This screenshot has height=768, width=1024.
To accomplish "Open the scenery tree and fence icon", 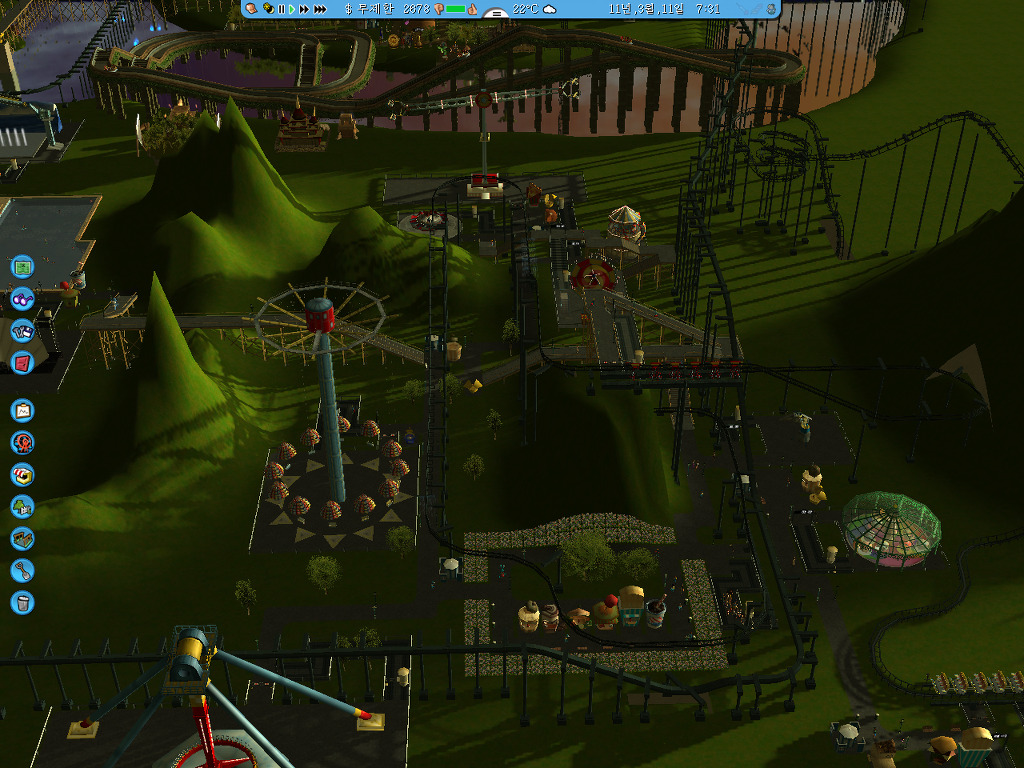I will (22, 506).
